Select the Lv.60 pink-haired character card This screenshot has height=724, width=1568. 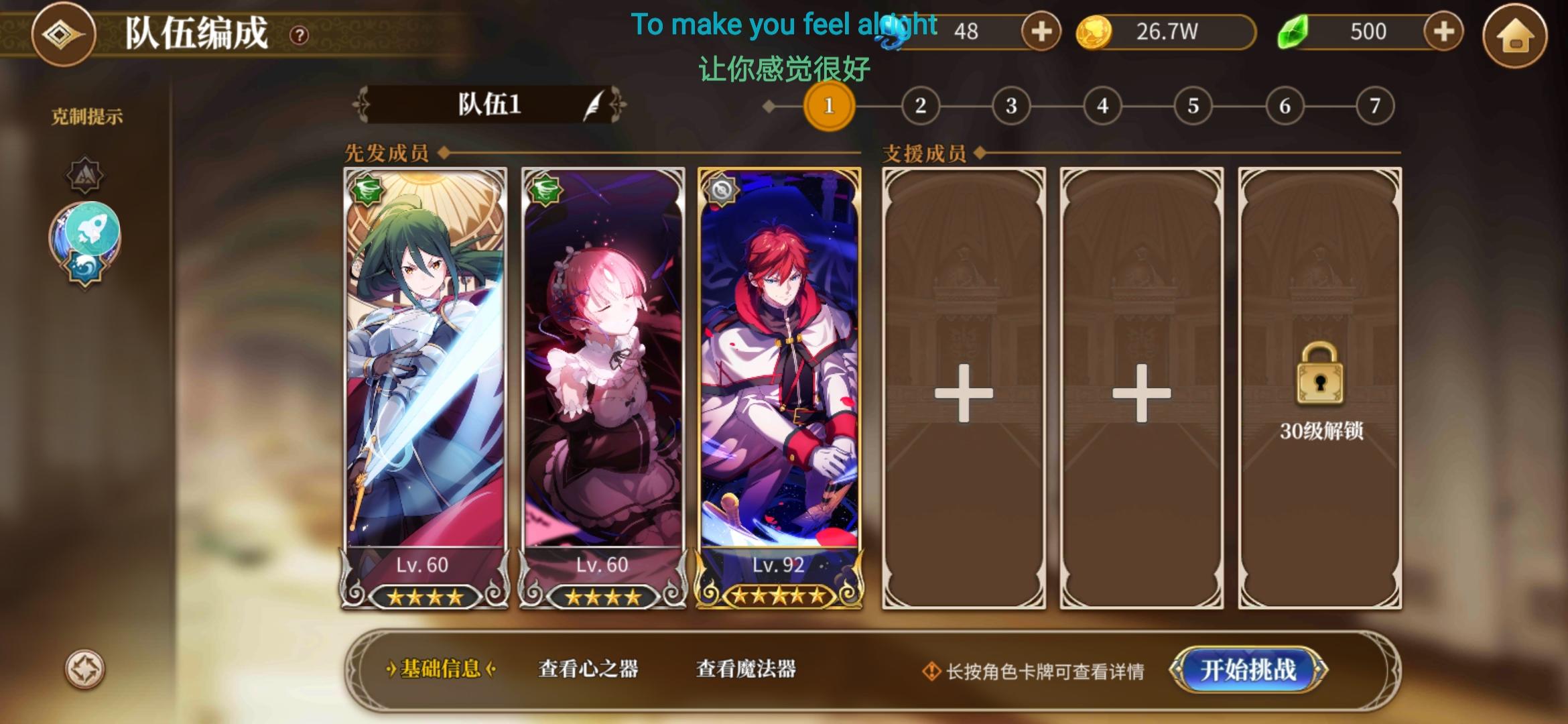click(x=602, y=369)
